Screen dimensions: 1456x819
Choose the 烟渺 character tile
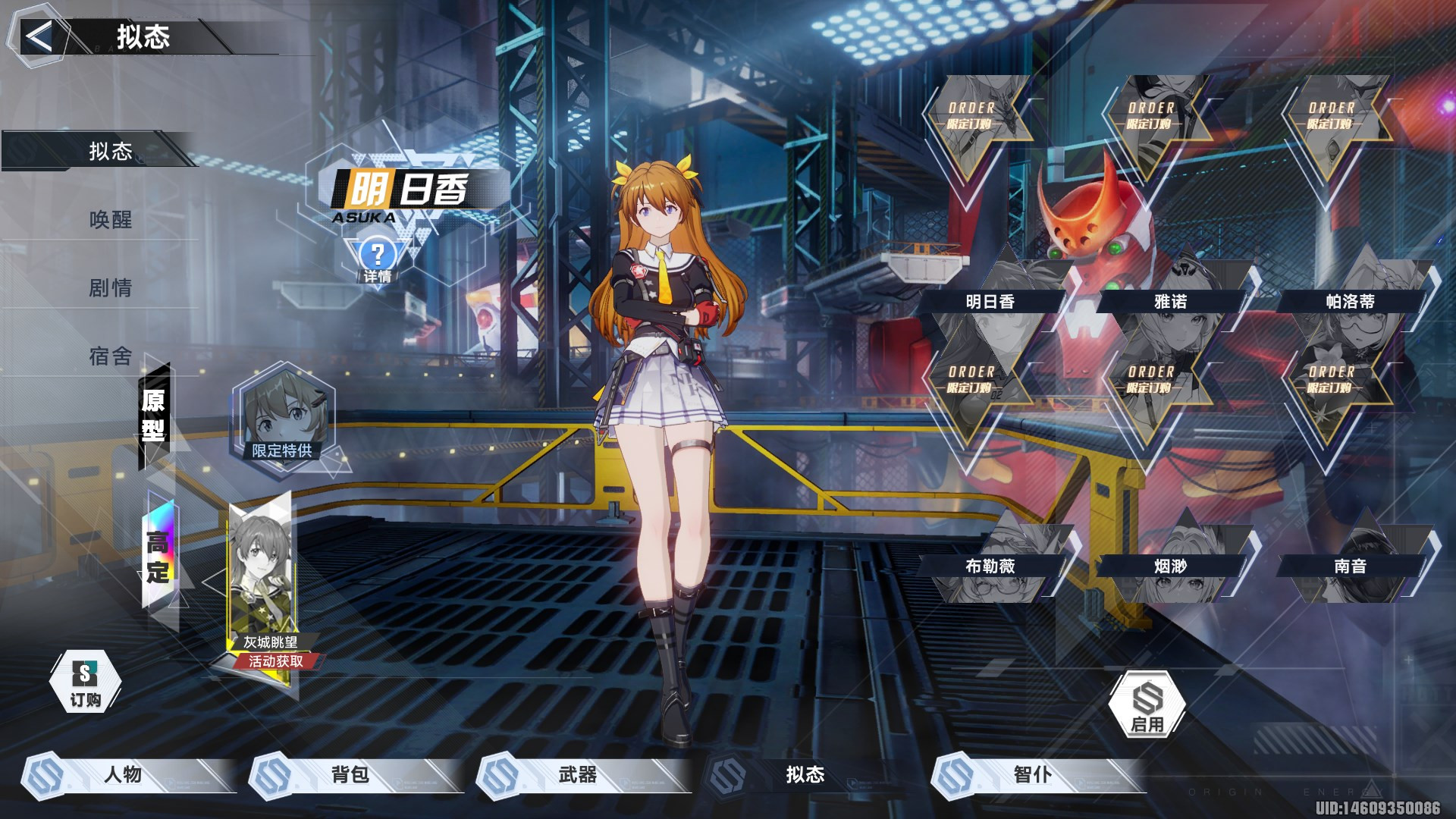(x=1171, y=565)
